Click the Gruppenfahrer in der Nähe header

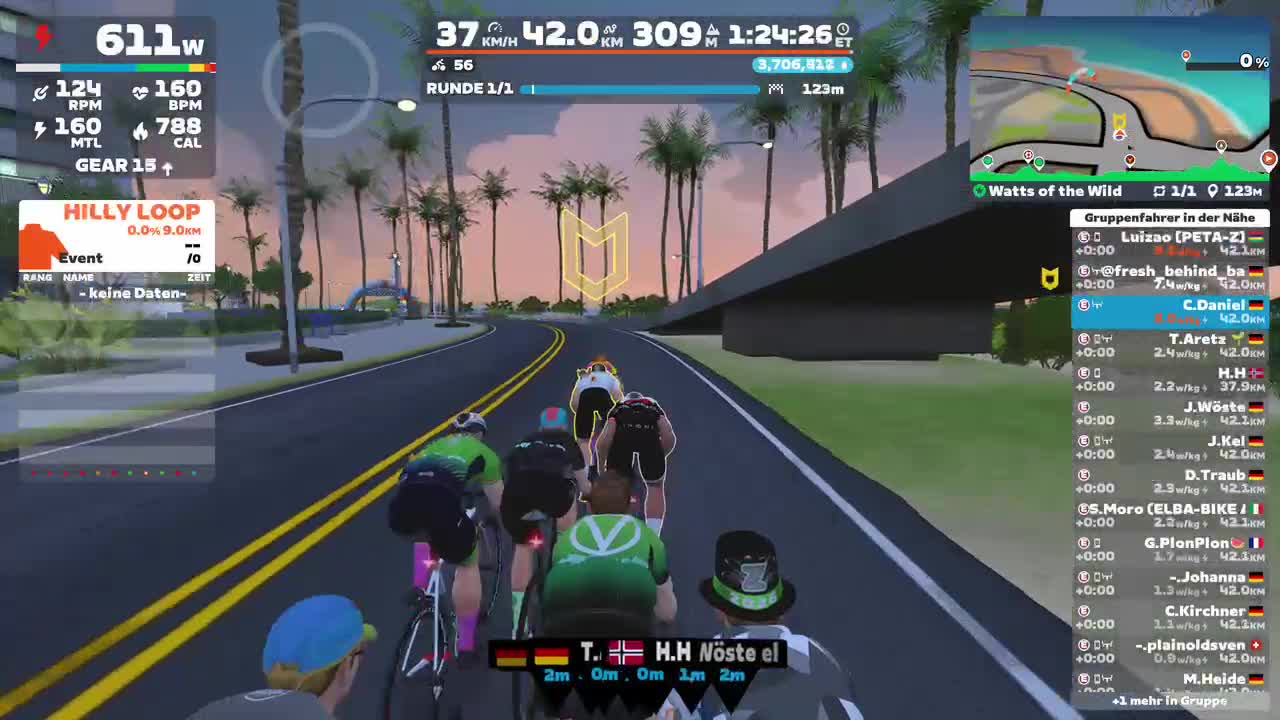1171,217
